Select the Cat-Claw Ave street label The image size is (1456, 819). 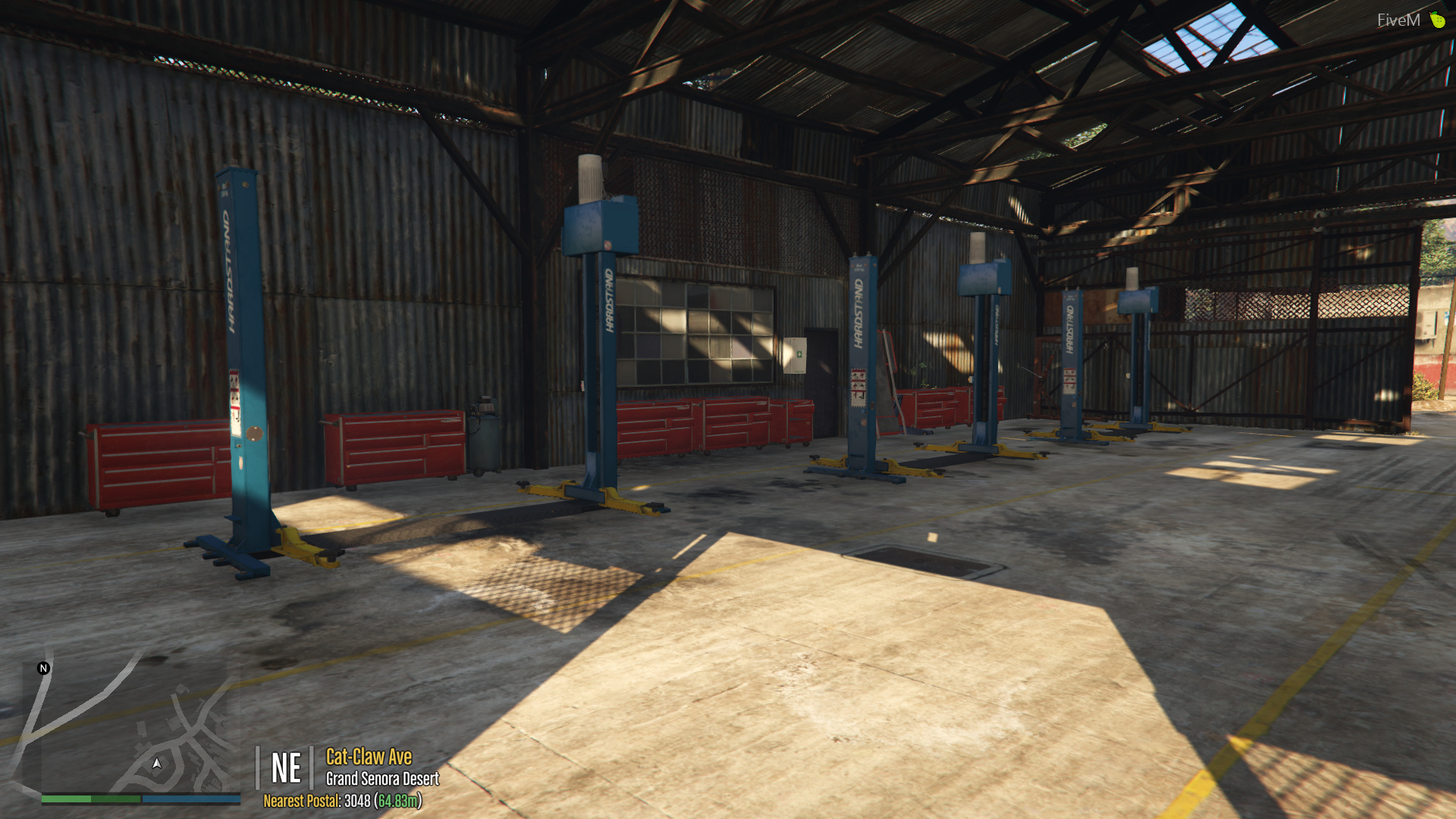click(x=368, y=757)
